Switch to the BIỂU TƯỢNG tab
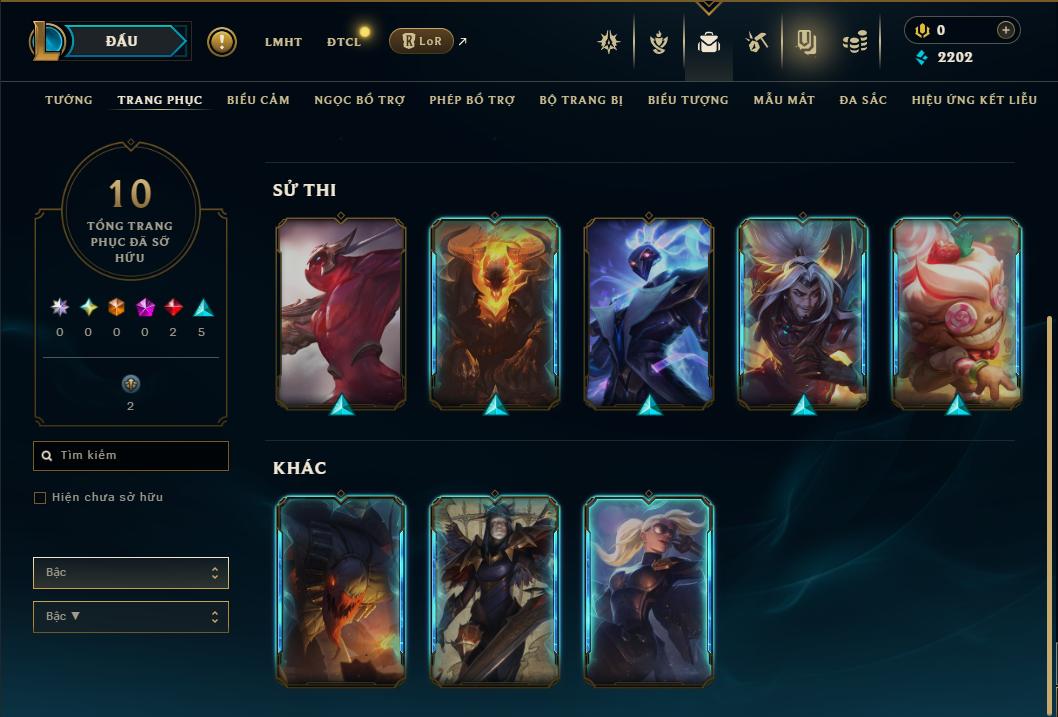This screenshot has height=717, width=1058. click(688, 100)
